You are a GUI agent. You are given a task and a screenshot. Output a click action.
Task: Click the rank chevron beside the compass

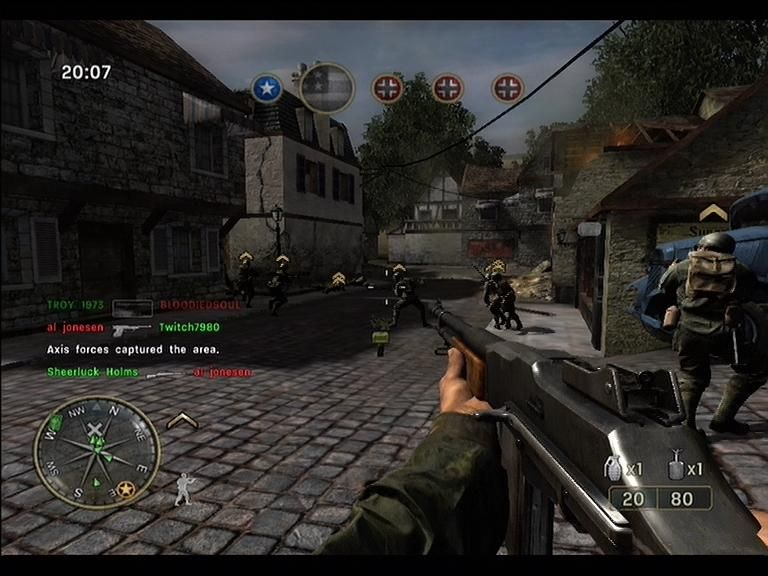coord(181,421)
